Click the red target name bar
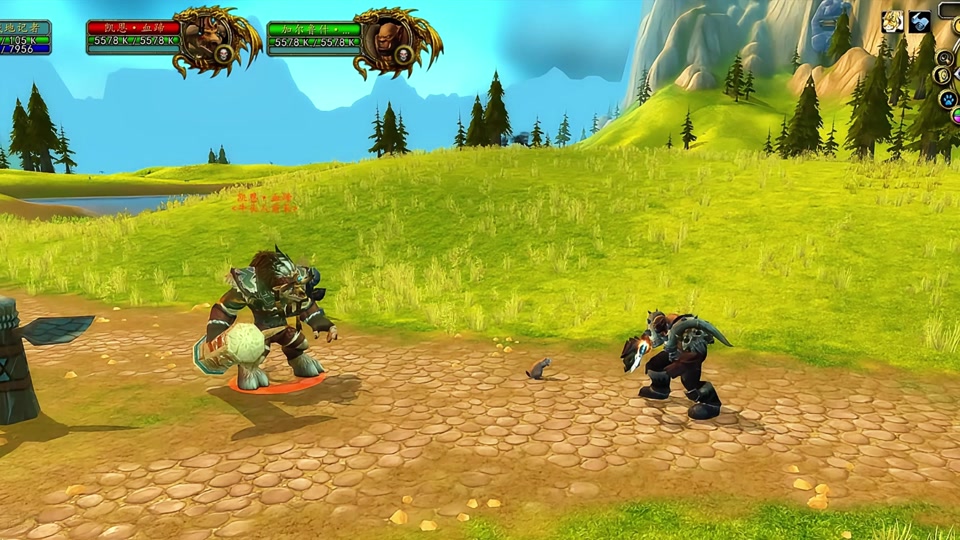The width and height of the screenshot is (960, 540). pyautogui.click(x=133, y=28)
